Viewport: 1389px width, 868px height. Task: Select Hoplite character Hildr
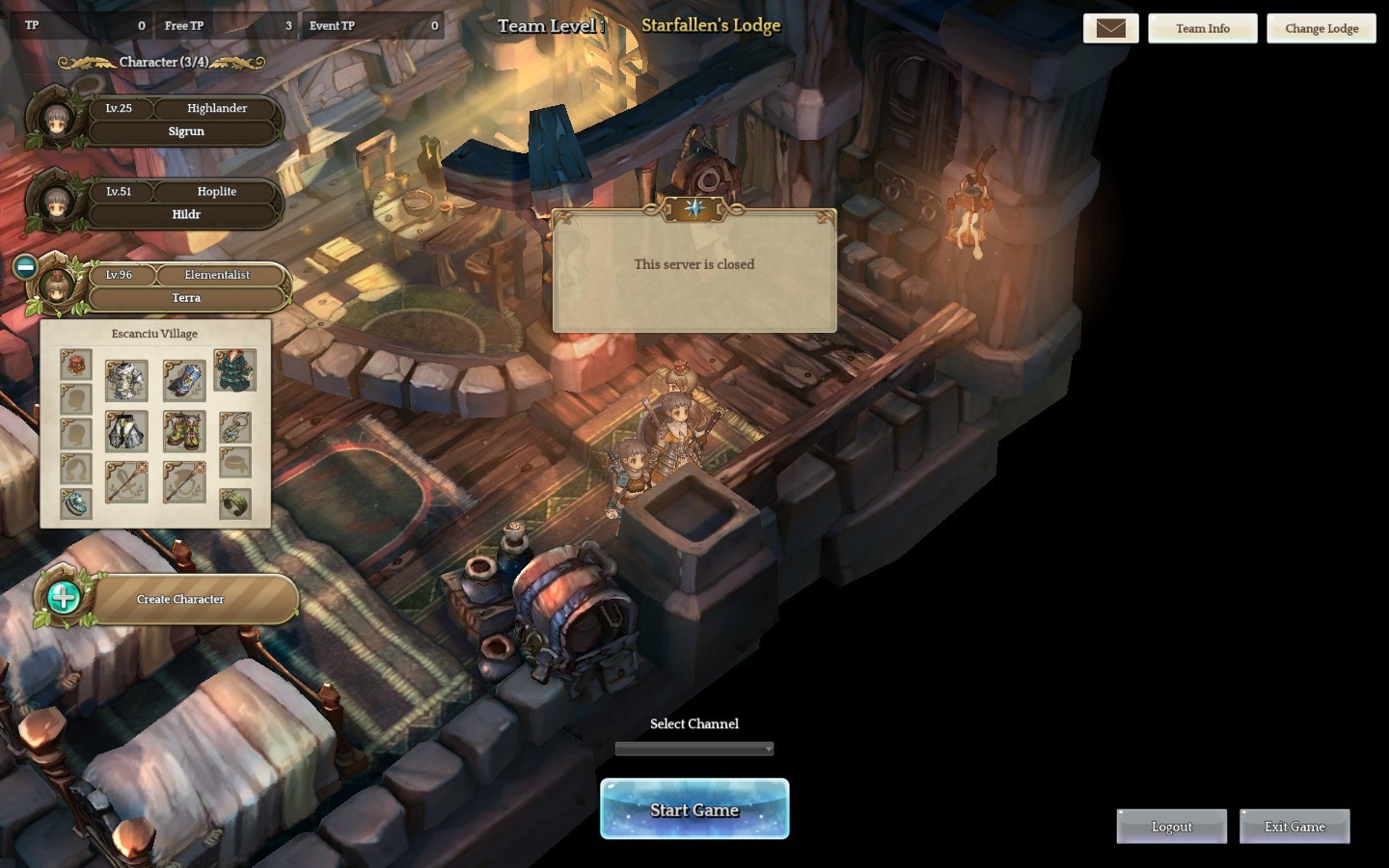click(x=185, y=203)
